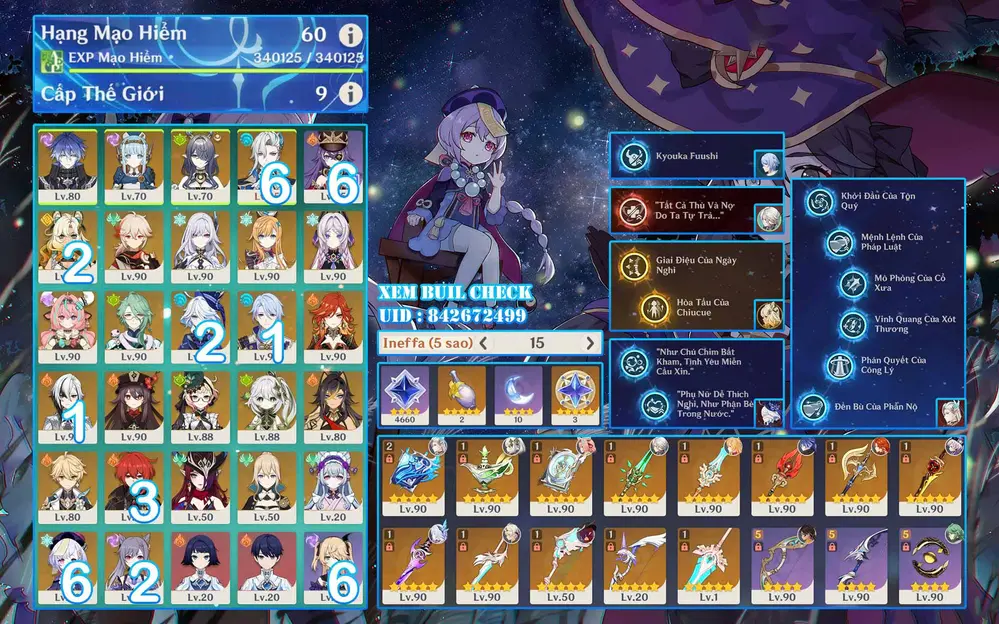Choose the Lv.50 bow weapon slot
This screenshot has width=999, height=624.
point(557,562)
